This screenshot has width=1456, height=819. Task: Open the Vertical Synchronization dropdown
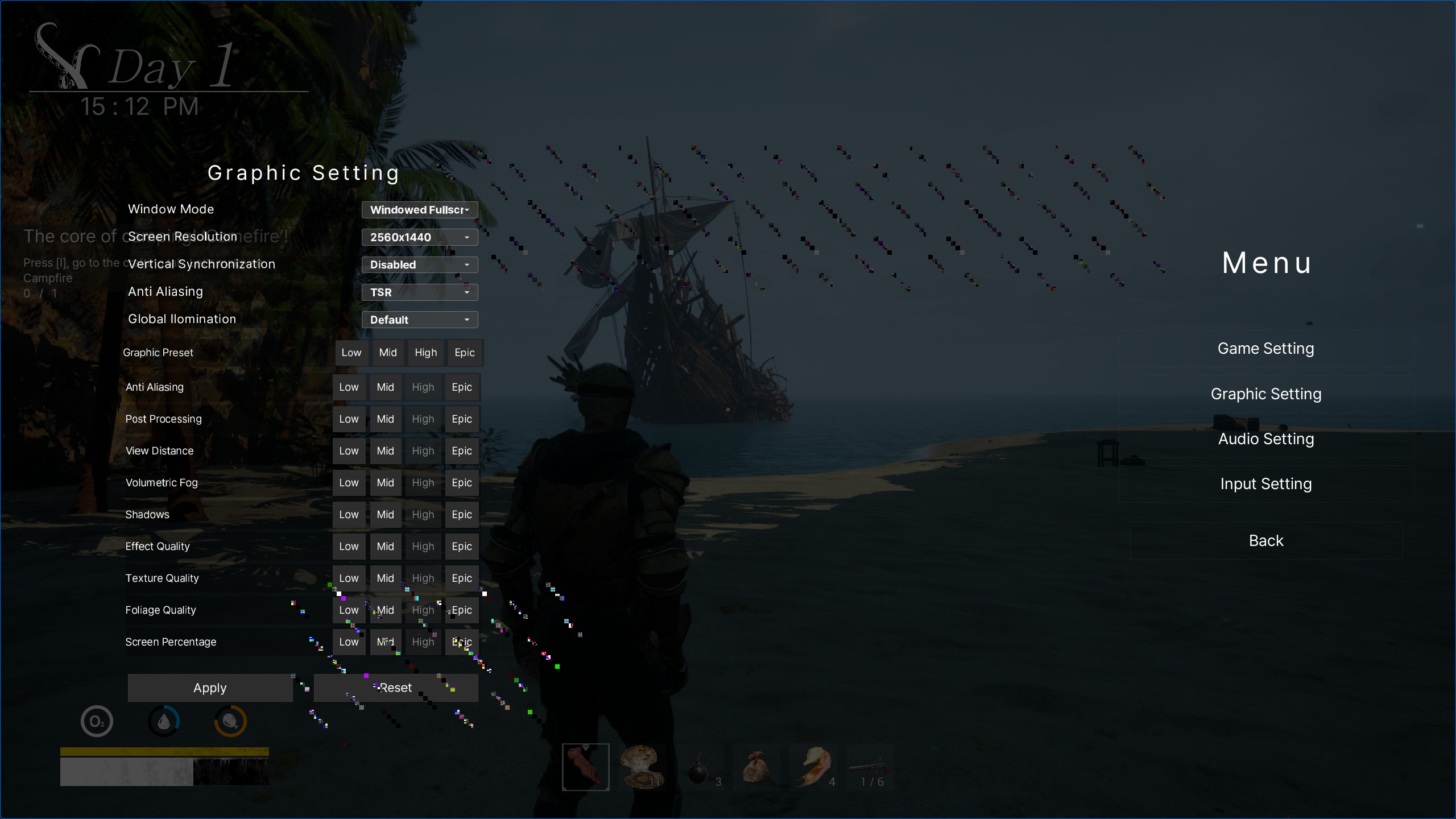tap(419, 264)
